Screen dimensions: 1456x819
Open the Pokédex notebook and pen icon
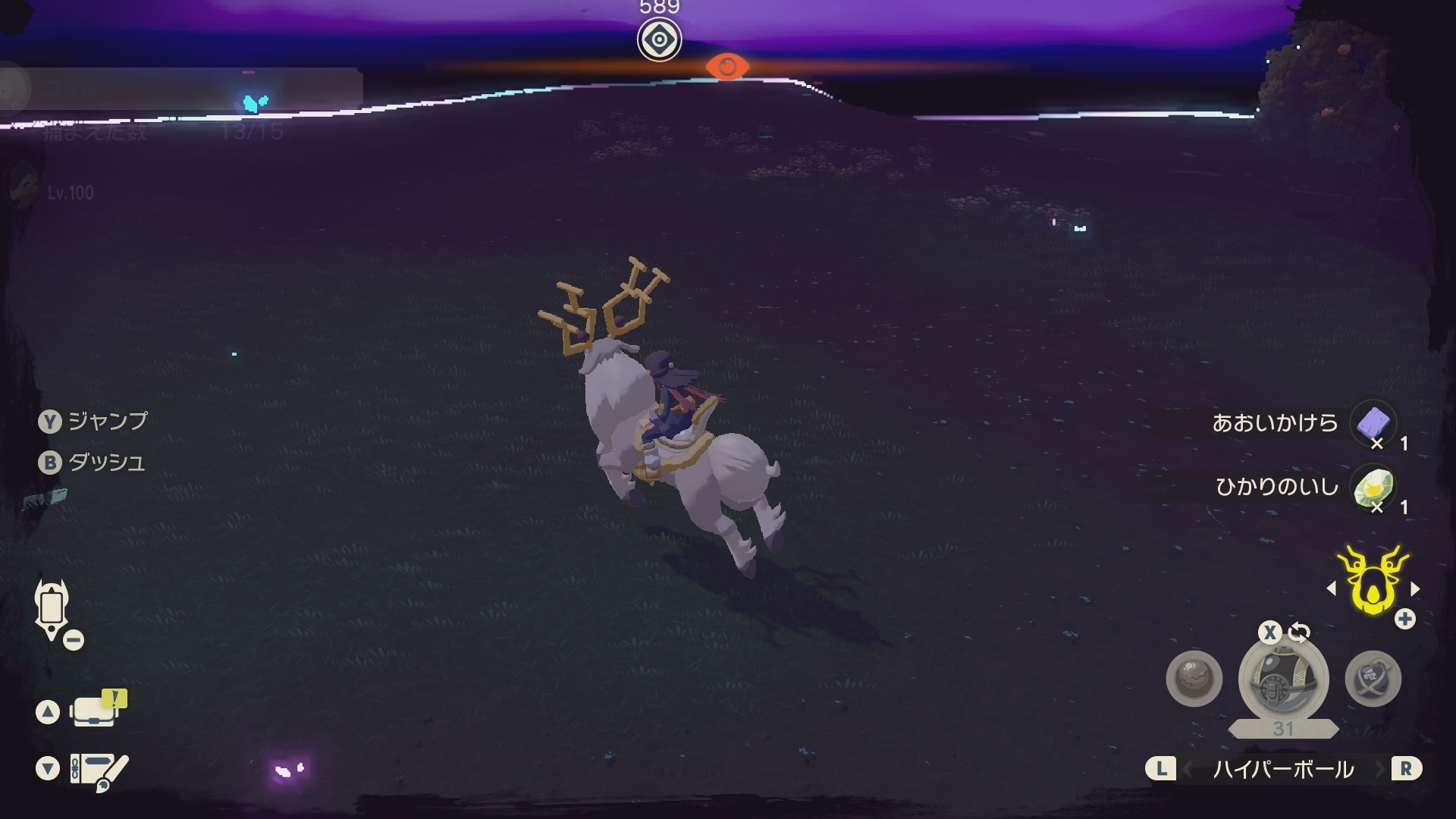[x=99, y=770]
